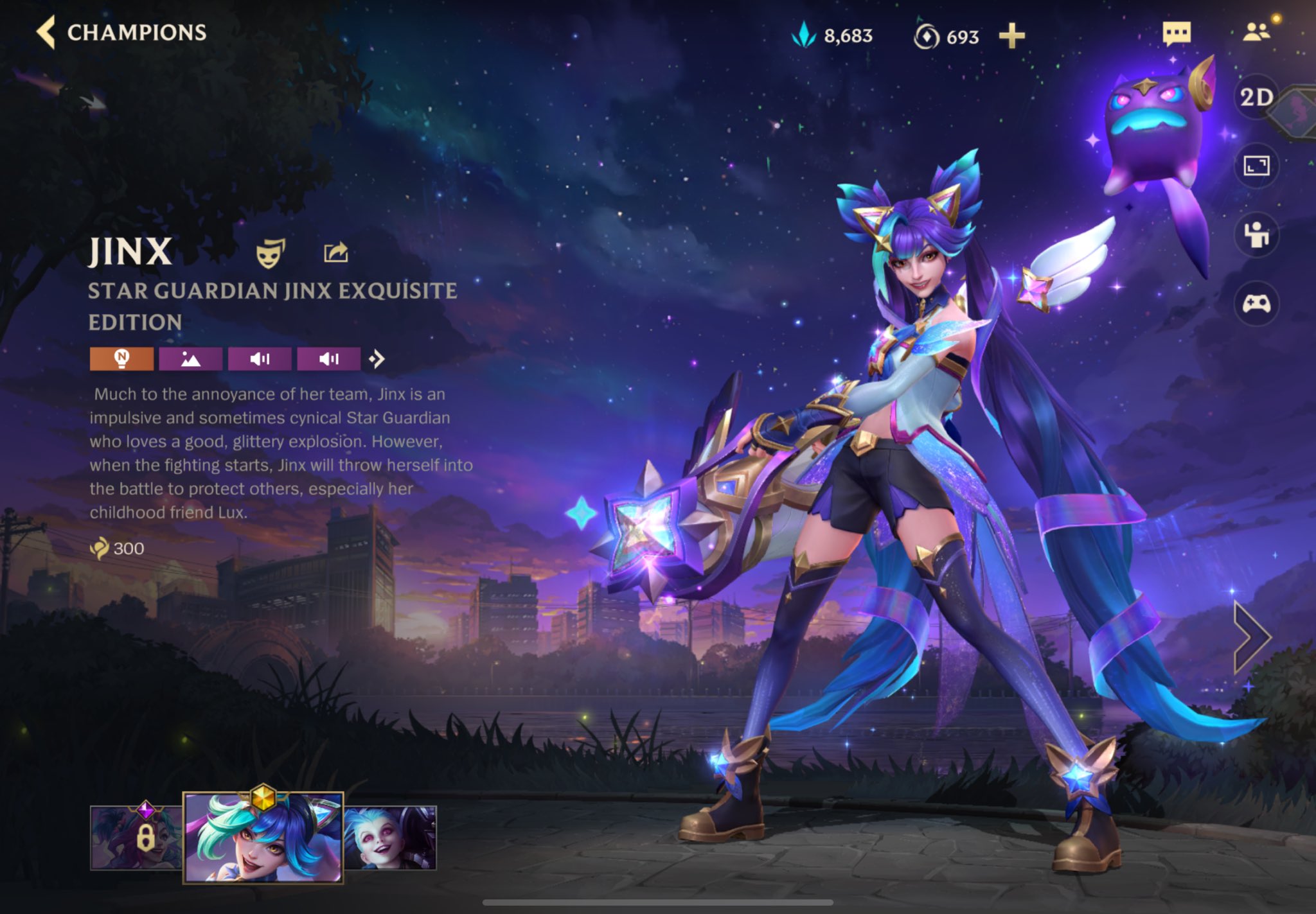Select the default Jinx skin thumbnail
This screenshot has width=1316, height=914.
(390, 838)
